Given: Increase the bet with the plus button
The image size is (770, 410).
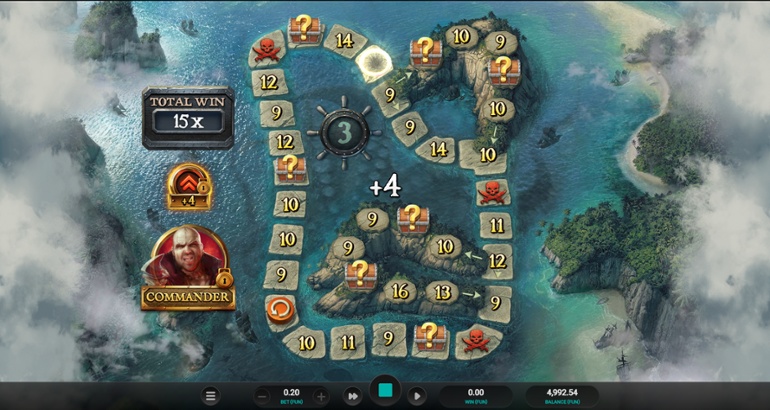Looking at the screenshot, I should pos(321,396).
